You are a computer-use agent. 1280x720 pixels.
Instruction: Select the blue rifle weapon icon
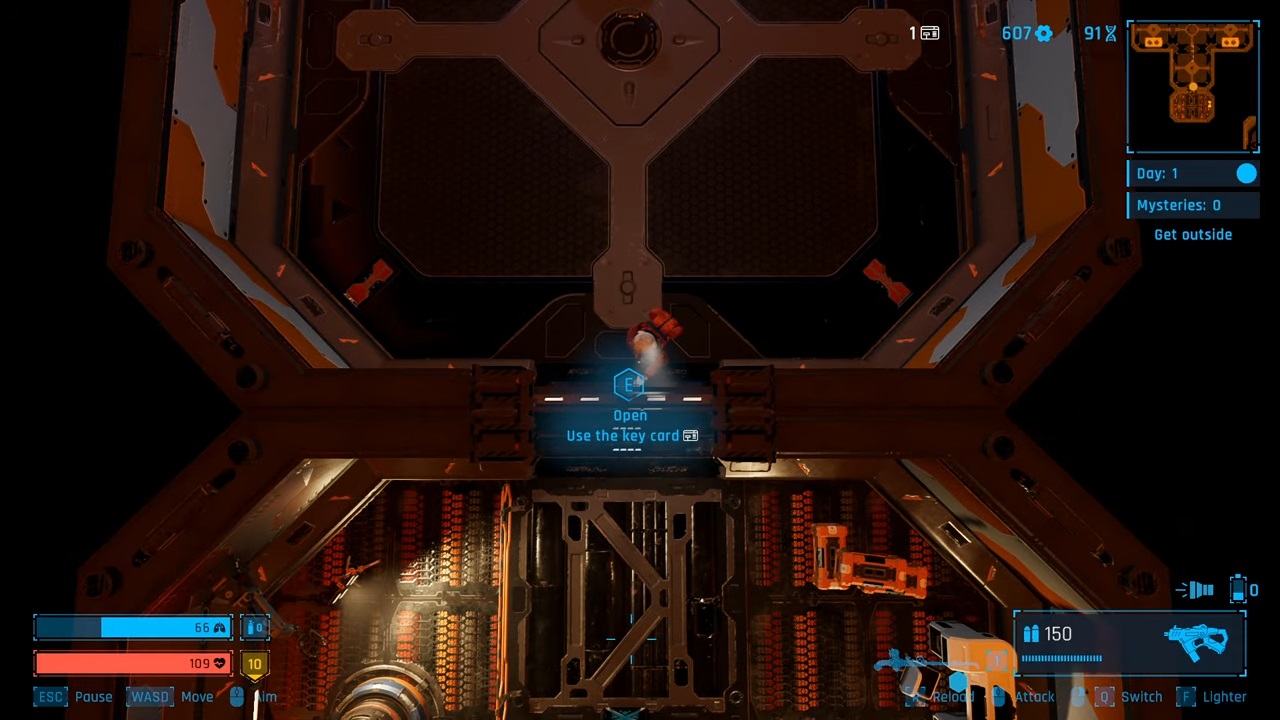(x=1196, y=641)
